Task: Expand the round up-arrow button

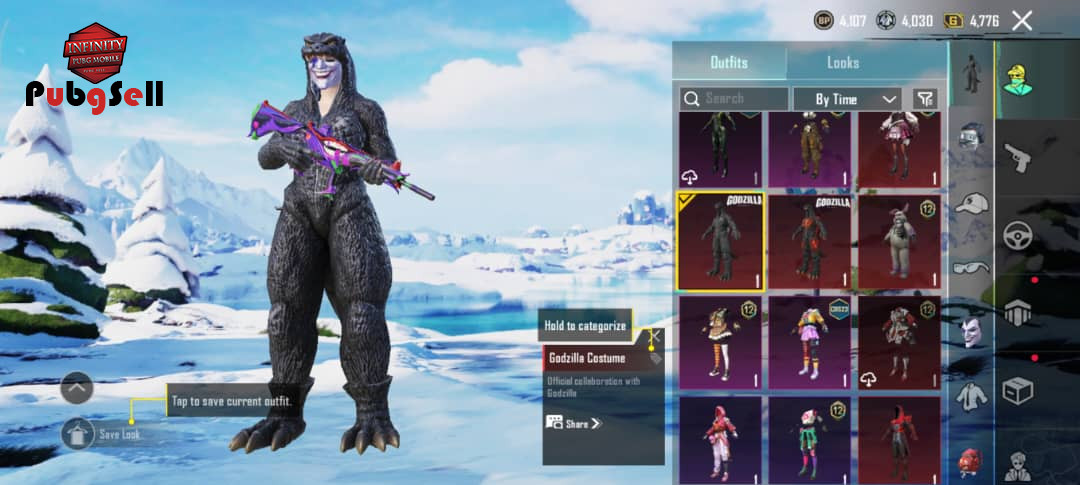Action: (x=77, y=387)
